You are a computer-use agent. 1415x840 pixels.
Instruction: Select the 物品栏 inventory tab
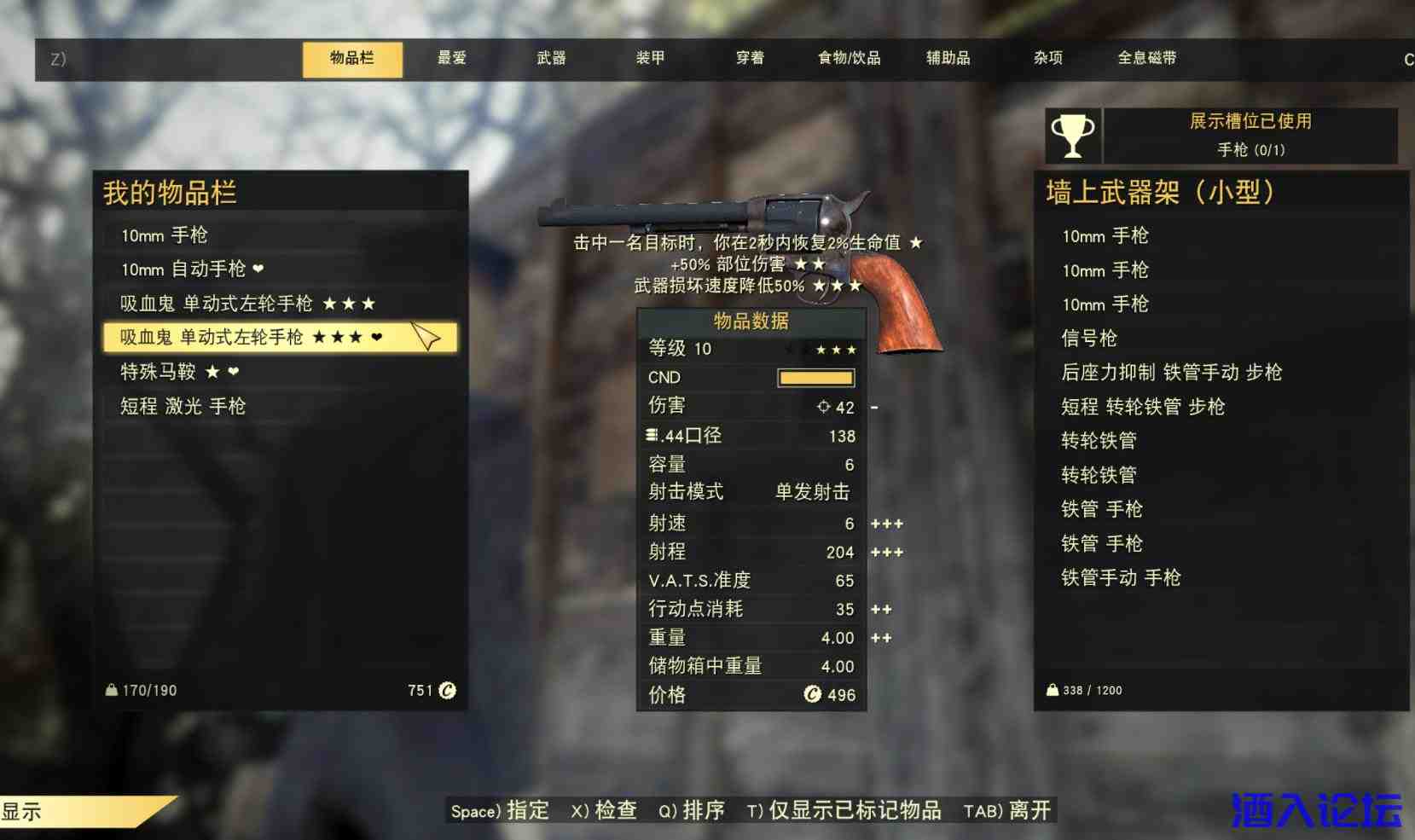pyautogui.click(x=352, y=58)
